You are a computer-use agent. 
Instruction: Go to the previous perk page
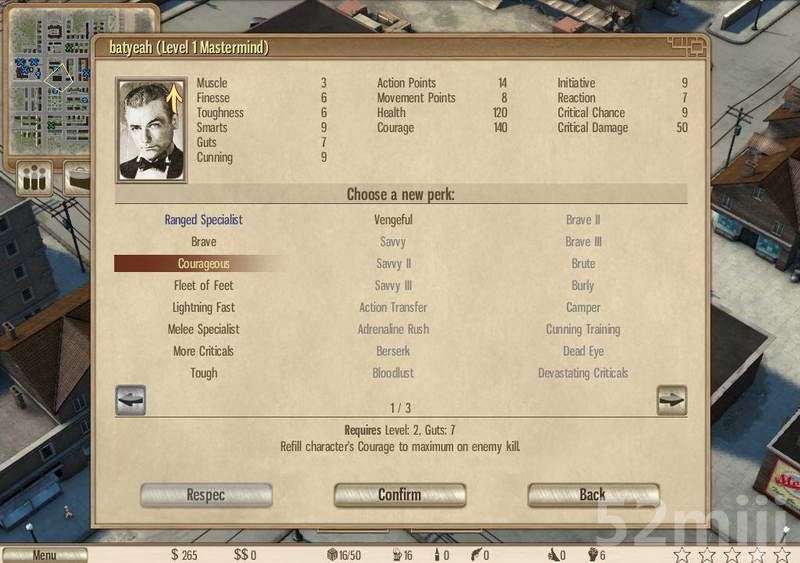pyautogui.click(x=131, y=400)
